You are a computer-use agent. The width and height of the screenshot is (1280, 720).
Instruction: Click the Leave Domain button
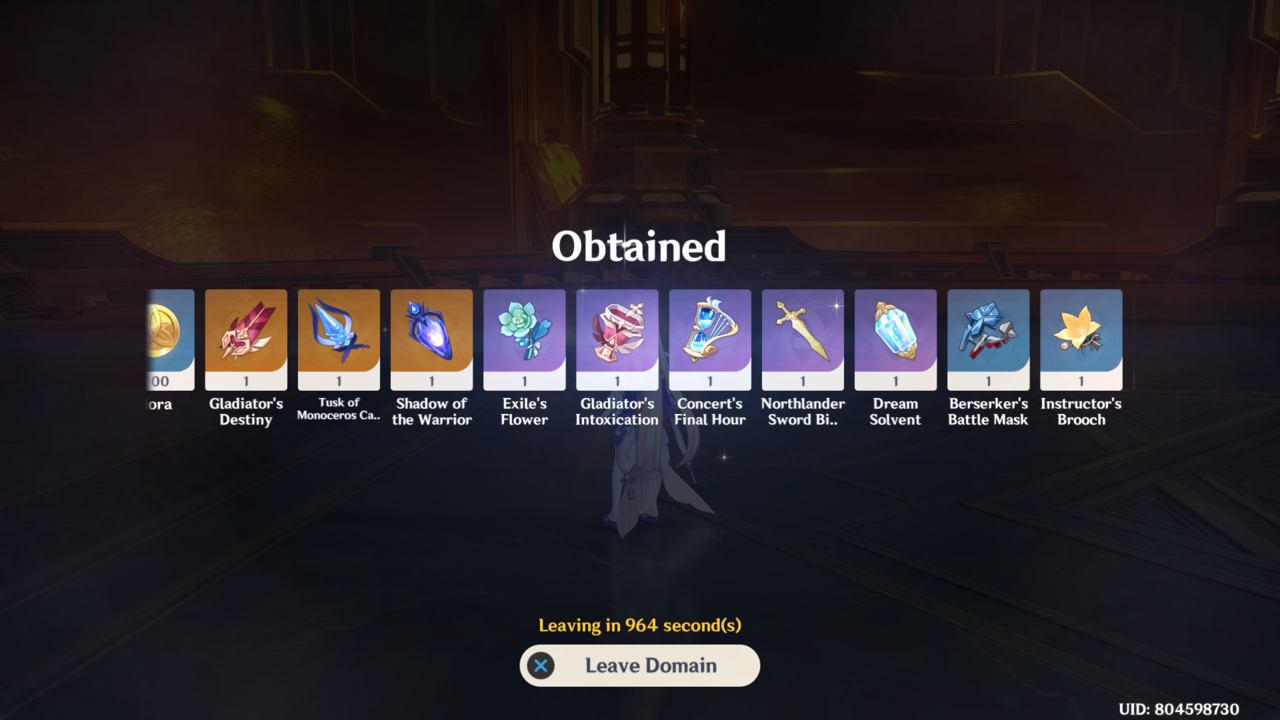coord(640,666)
